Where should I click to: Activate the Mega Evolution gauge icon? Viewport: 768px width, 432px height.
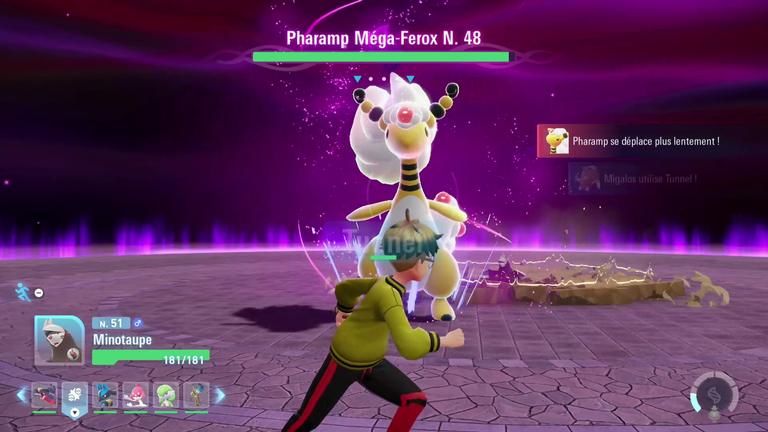713,394
